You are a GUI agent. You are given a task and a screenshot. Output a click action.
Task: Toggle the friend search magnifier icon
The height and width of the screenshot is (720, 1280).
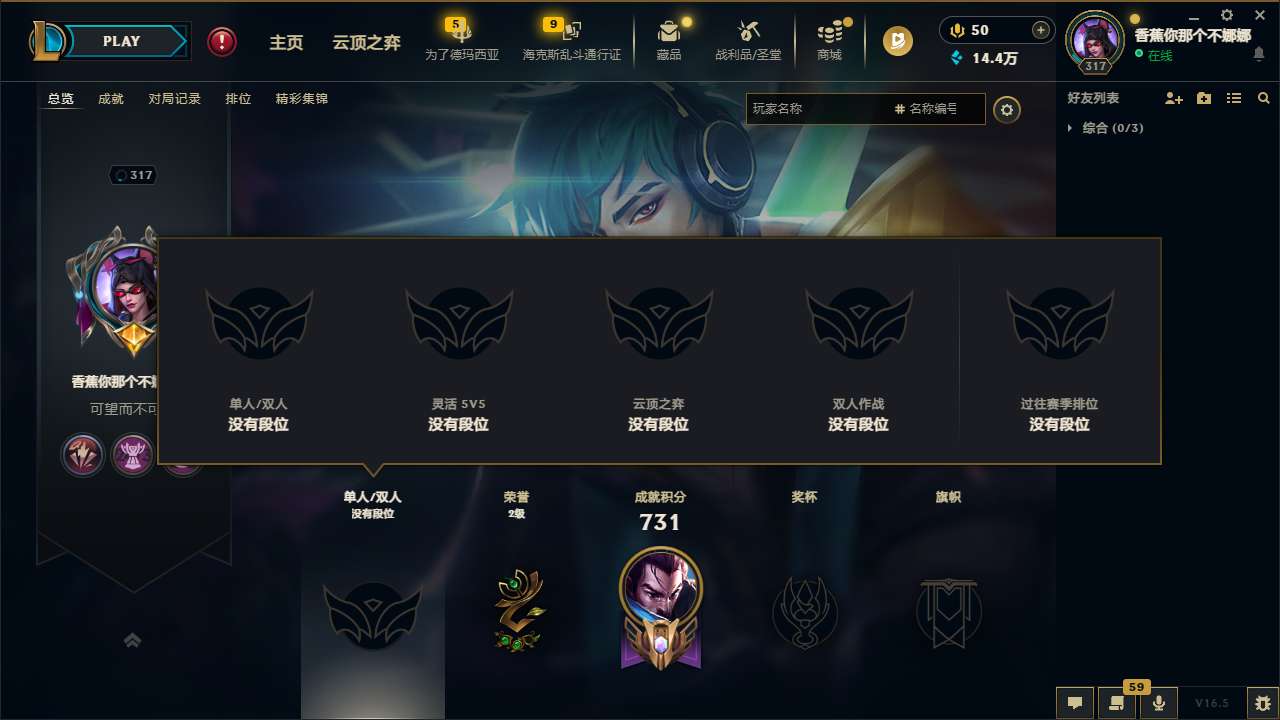tap(1263, 98)
